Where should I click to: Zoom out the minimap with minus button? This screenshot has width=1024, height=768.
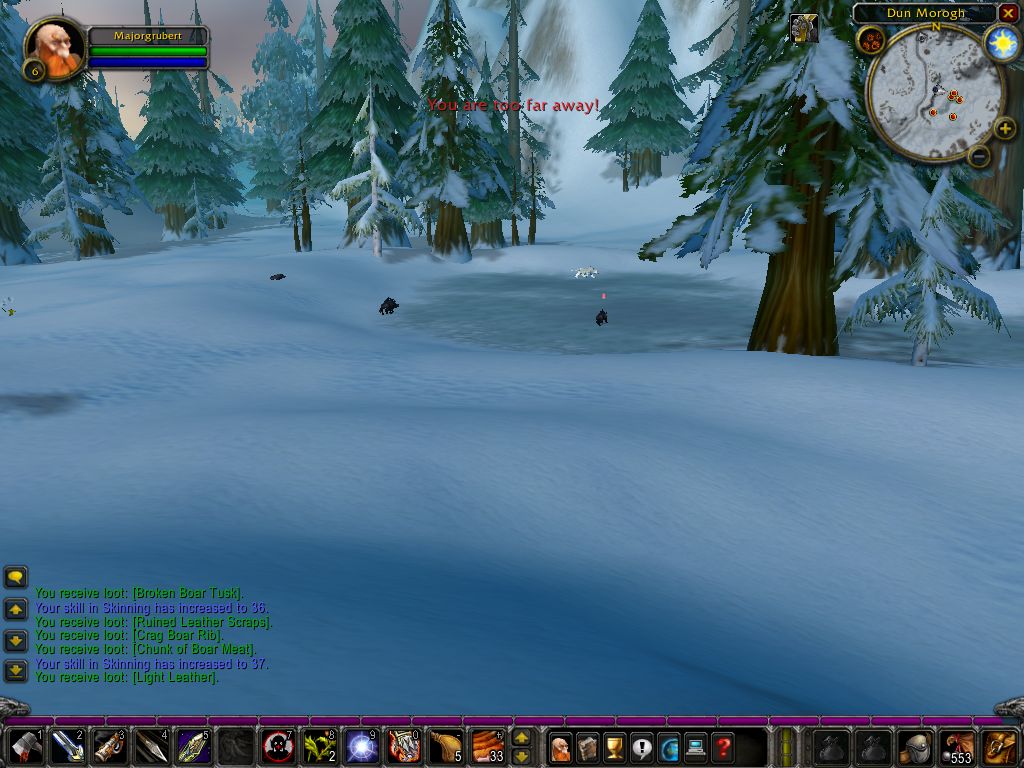click(979, 155)
